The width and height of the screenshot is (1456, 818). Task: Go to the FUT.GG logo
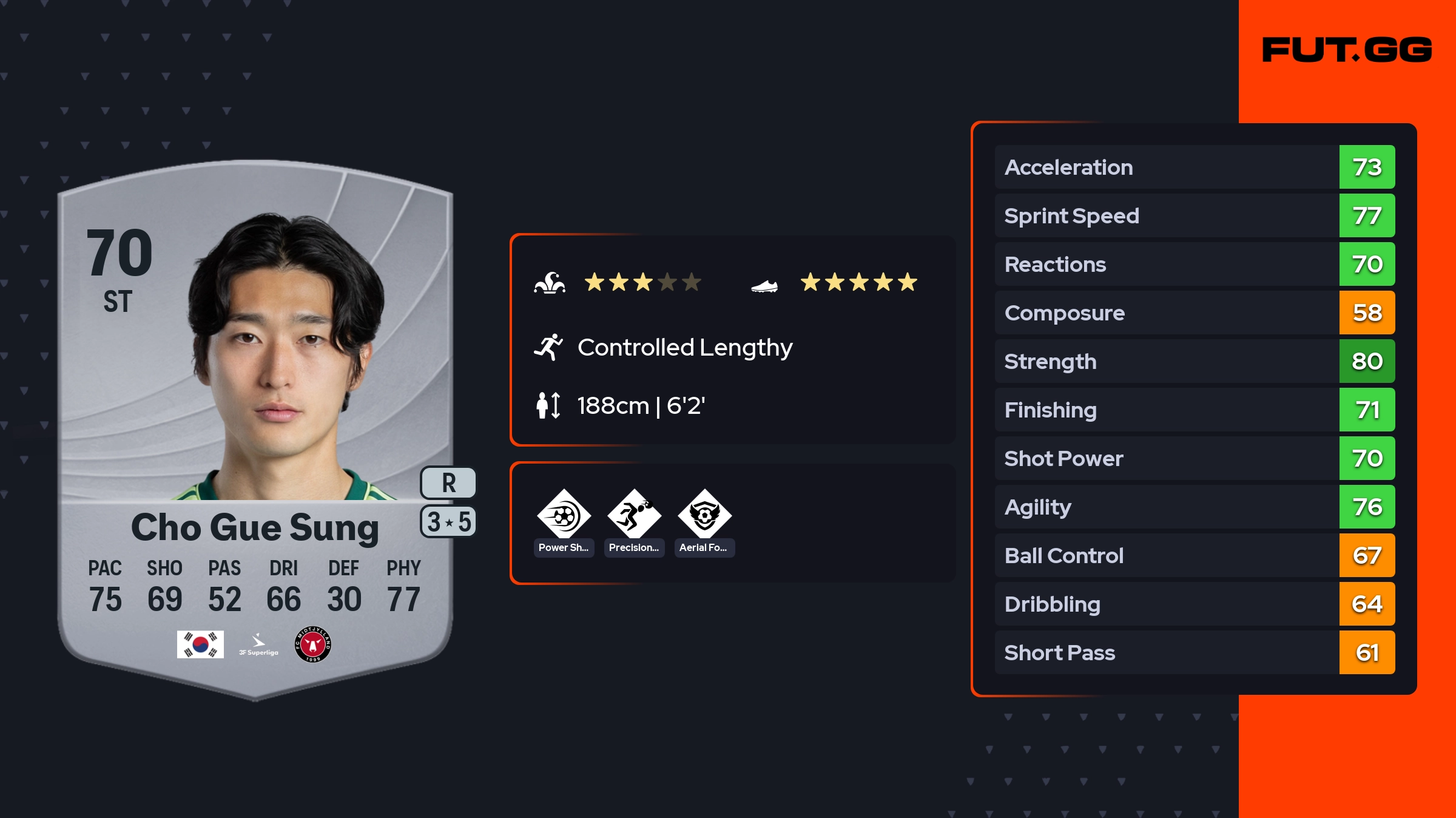pos(1347,50)
